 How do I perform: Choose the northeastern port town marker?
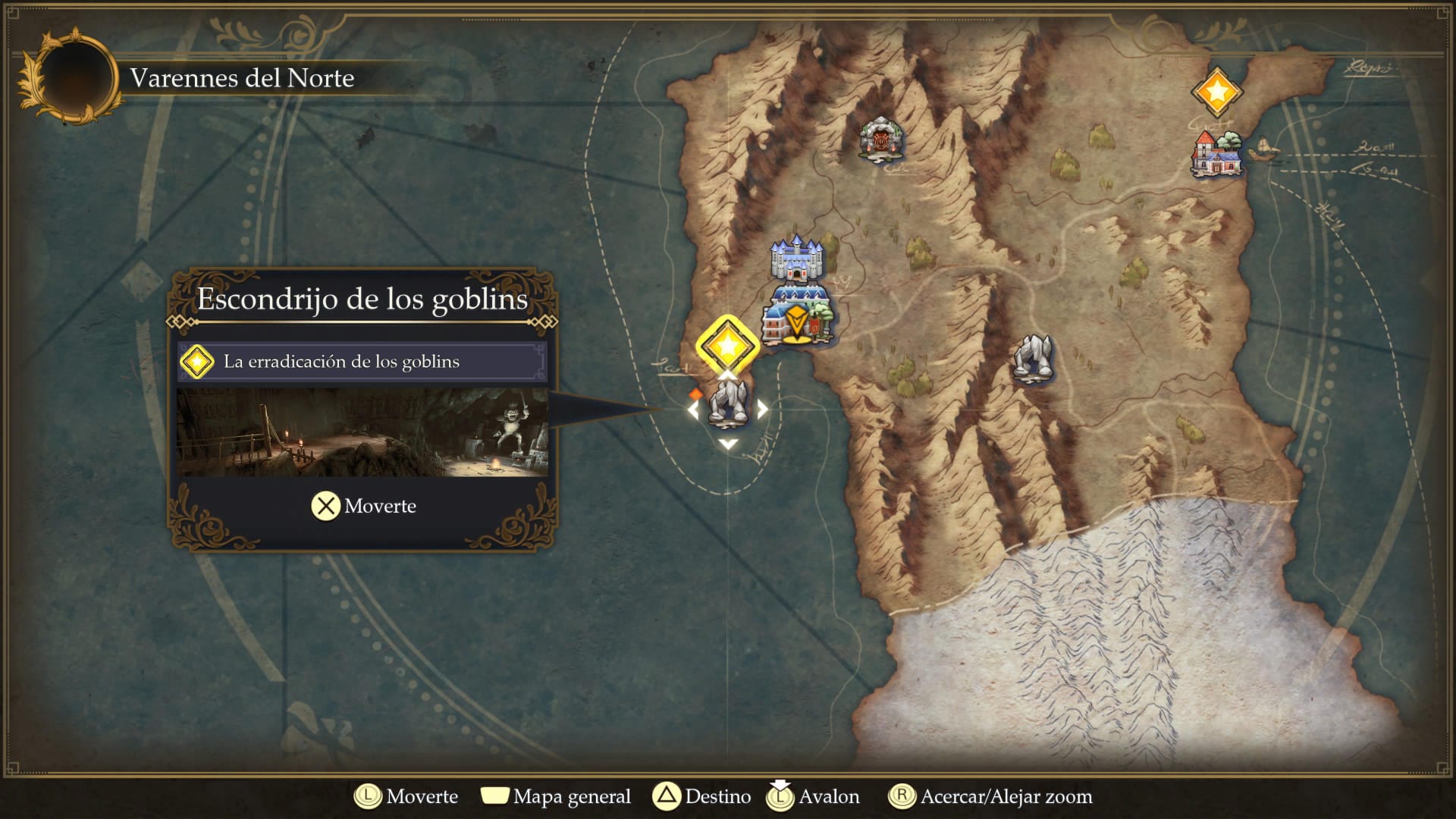[1216, 155]
